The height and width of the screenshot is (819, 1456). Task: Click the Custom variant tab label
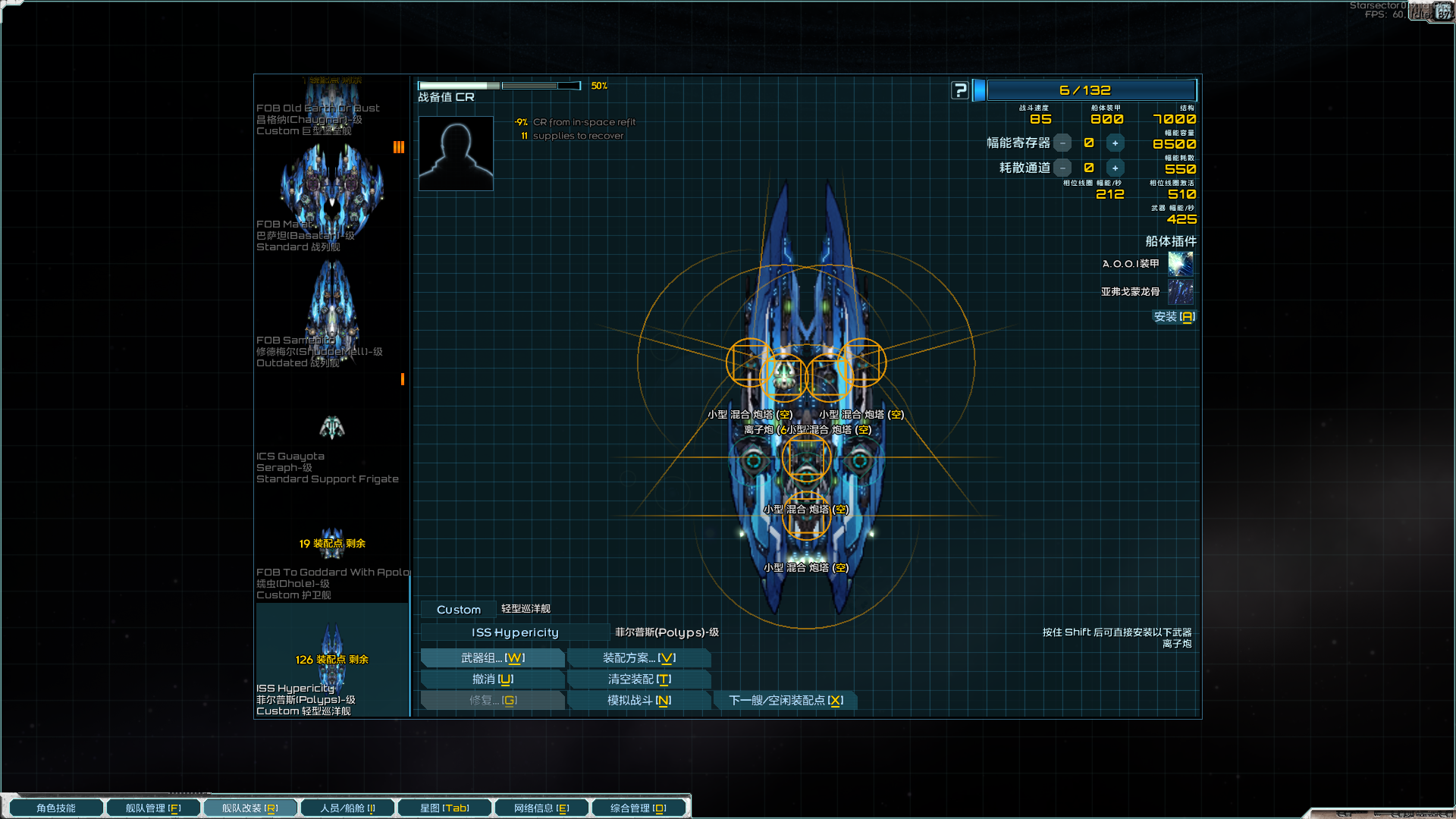[457, 609]
